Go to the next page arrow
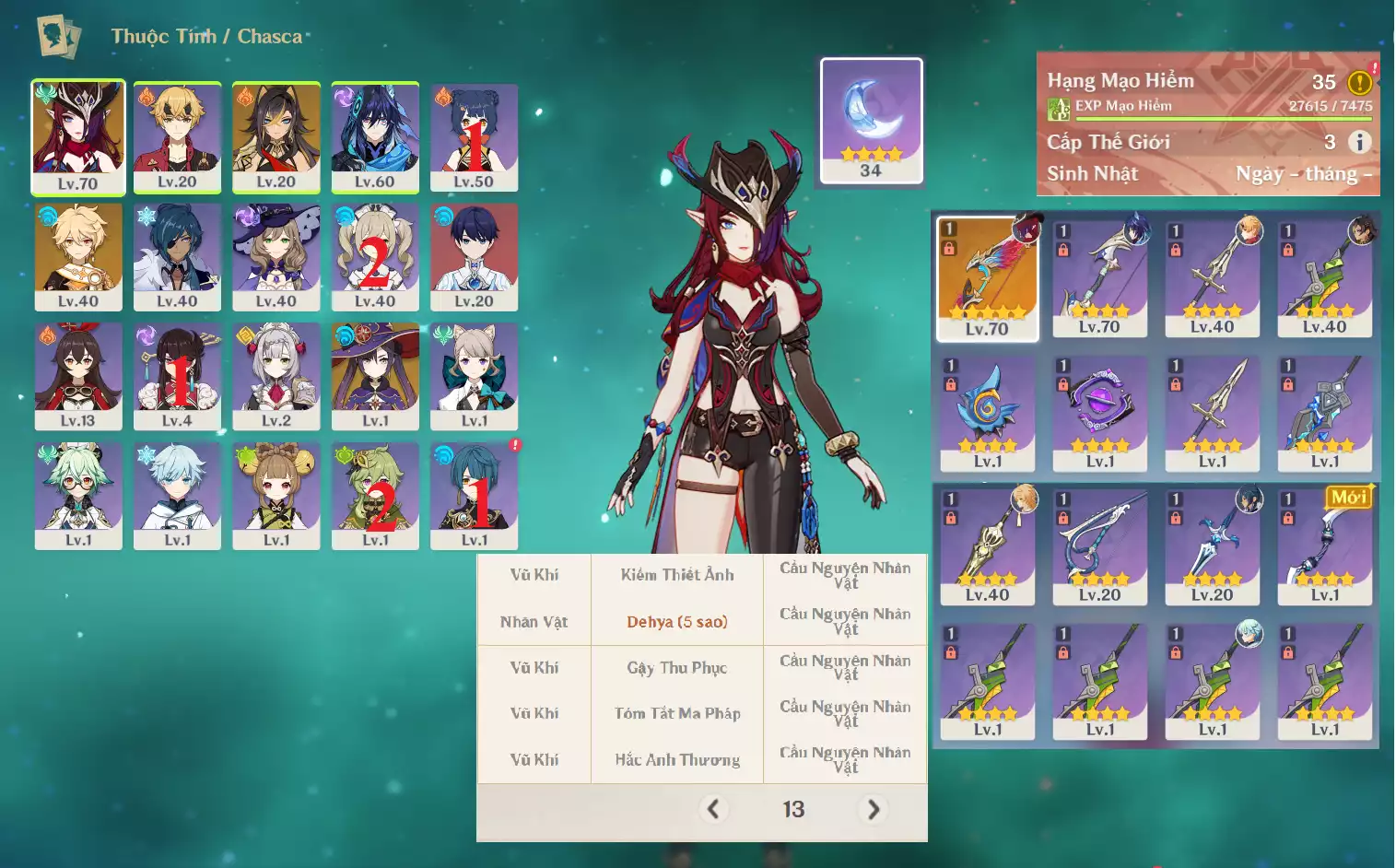Image resolution: width=1396 pixels, height=868 pixels. [873, 809]
